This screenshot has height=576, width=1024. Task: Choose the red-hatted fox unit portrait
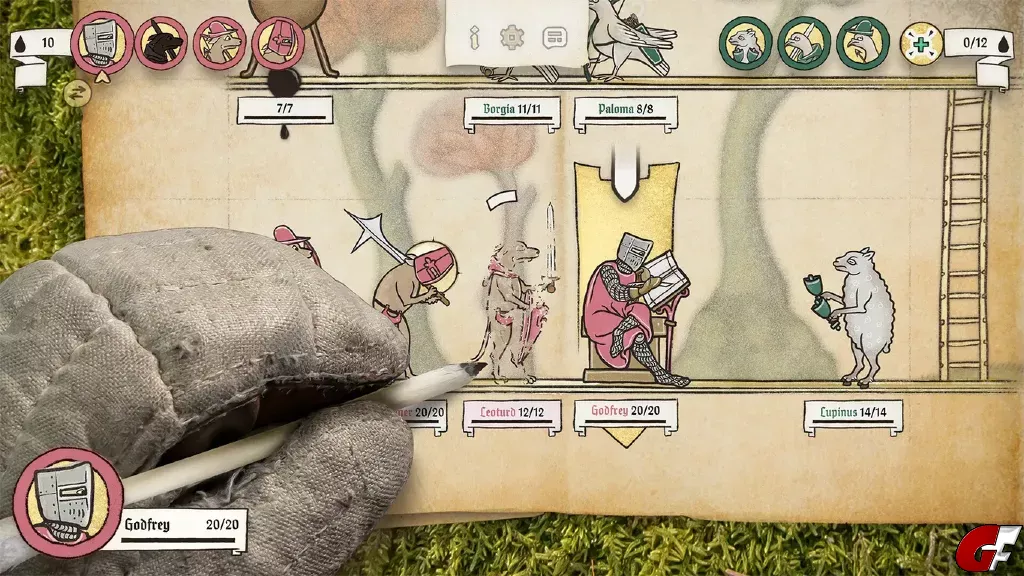(x=219, y=43)
